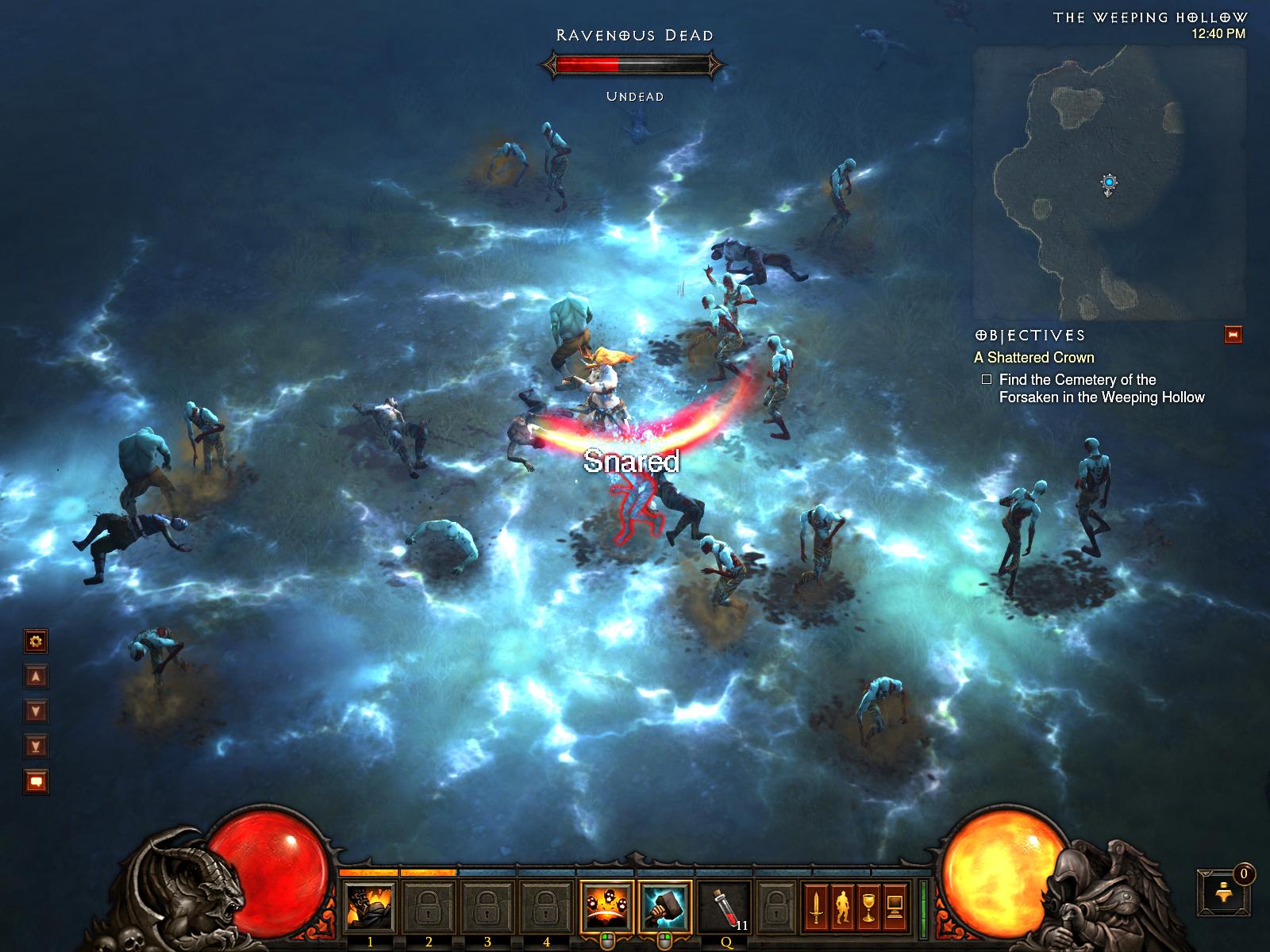Open chat options with the gear button
The width and height of the screenshot is (1270, 952).
point(36,641)
